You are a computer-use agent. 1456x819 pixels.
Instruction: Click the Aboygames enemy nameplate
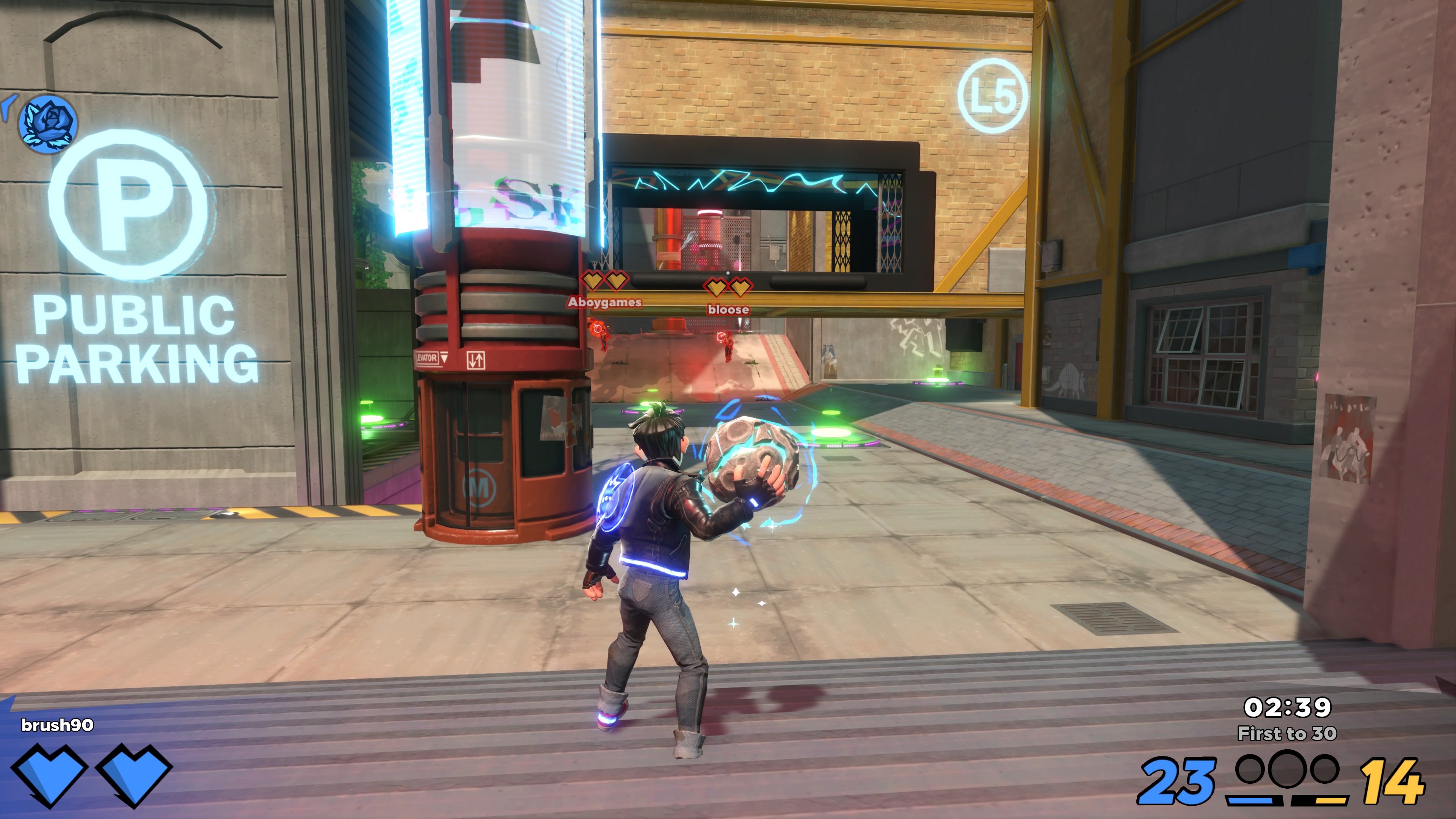point(604,303)
